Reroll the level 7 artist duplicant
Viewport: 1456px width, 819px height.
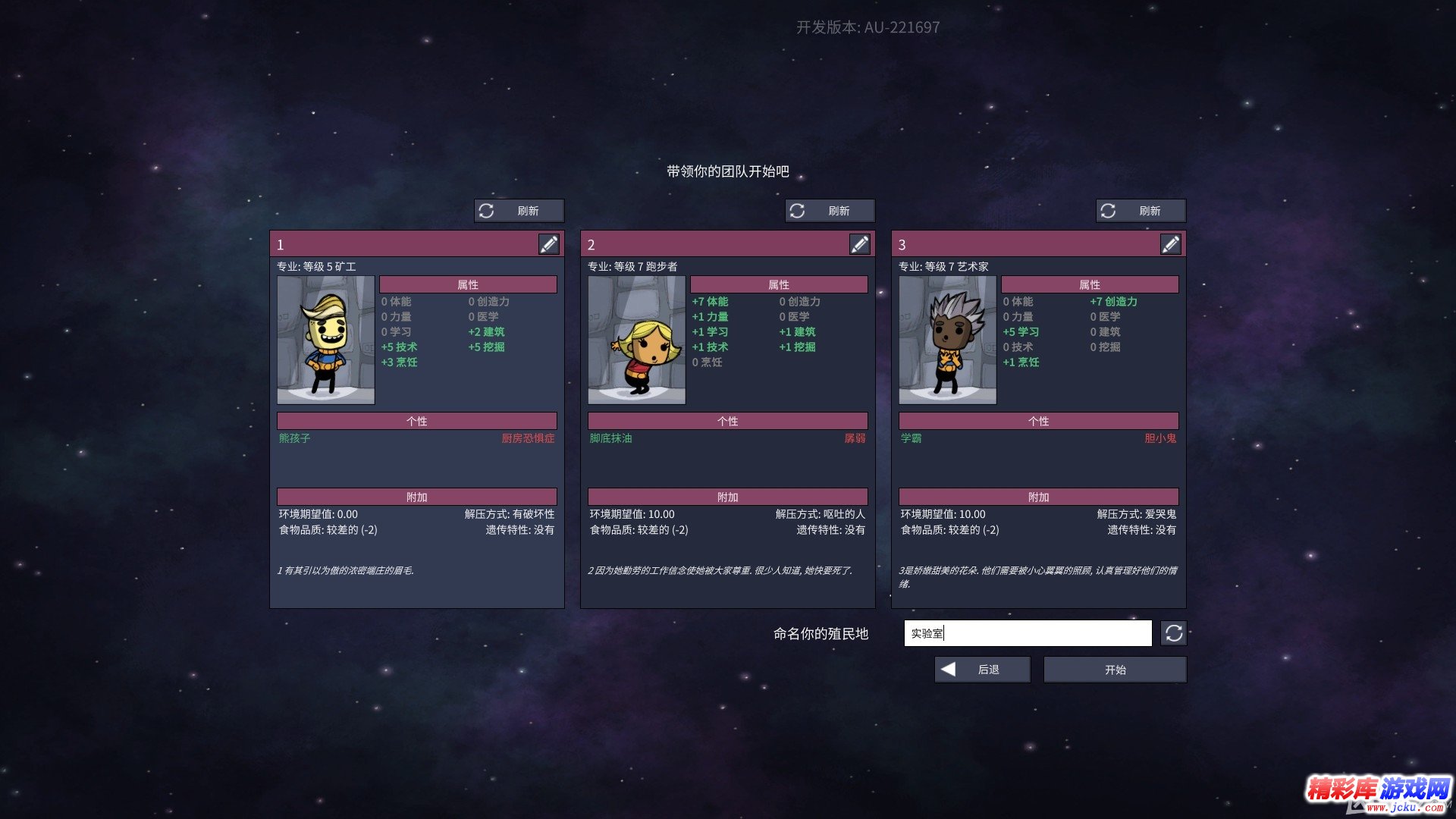1141,211
